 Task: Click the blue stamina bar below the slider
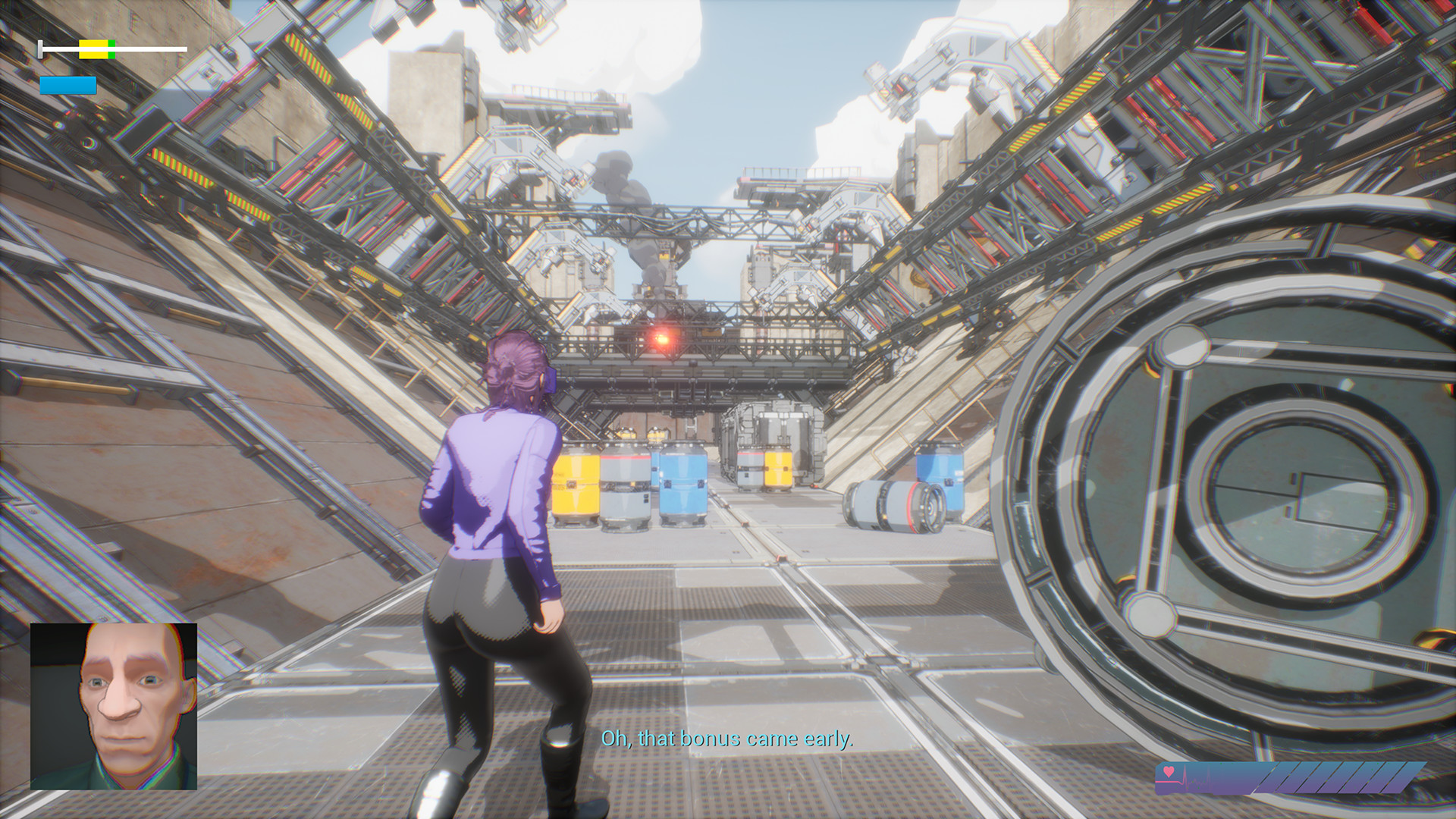(67, 85)
